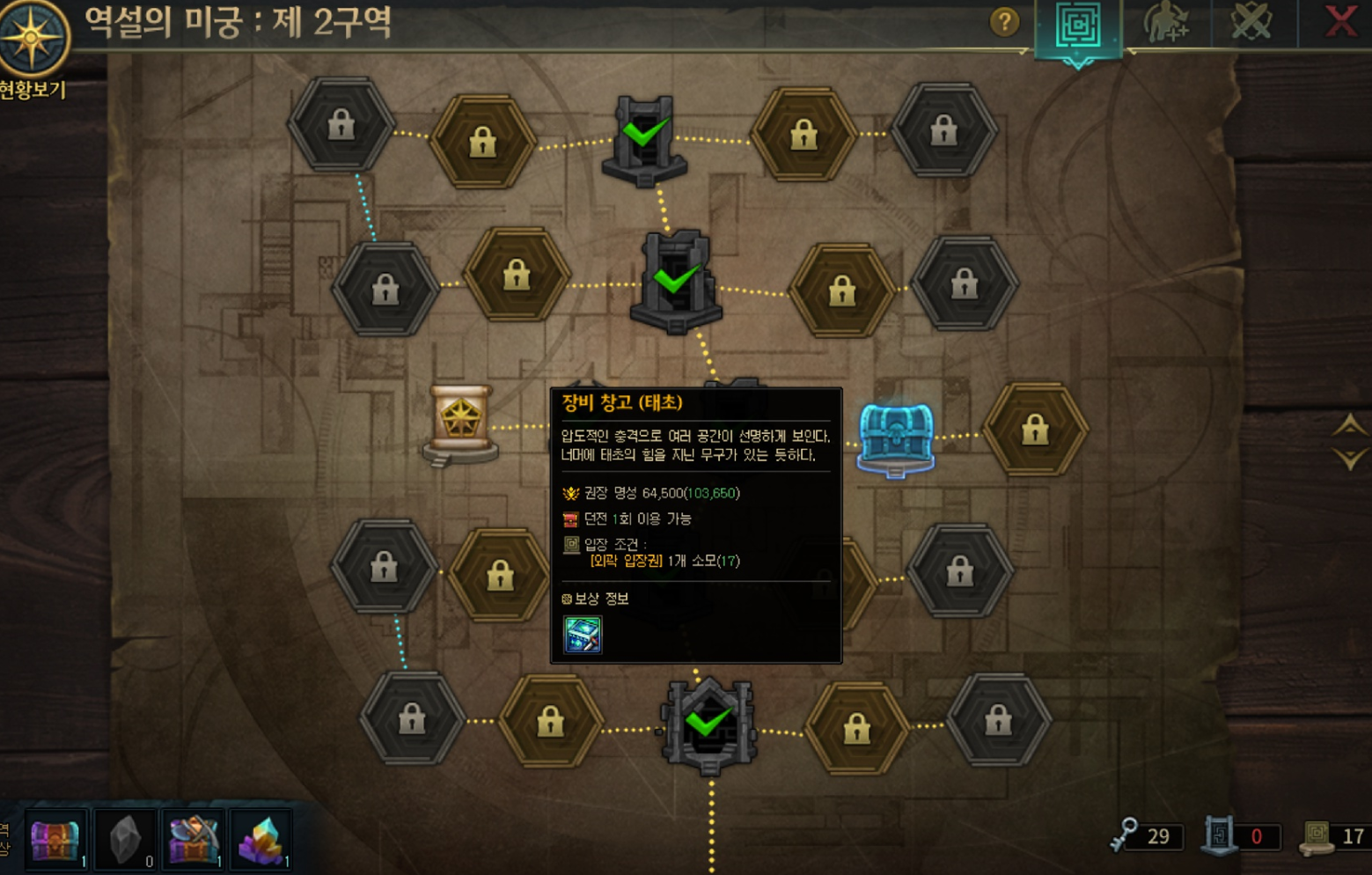The width and height of the screenshot is (1372, 875).
Task: Select the purple treasure chest slot
Action: [56, 840]
